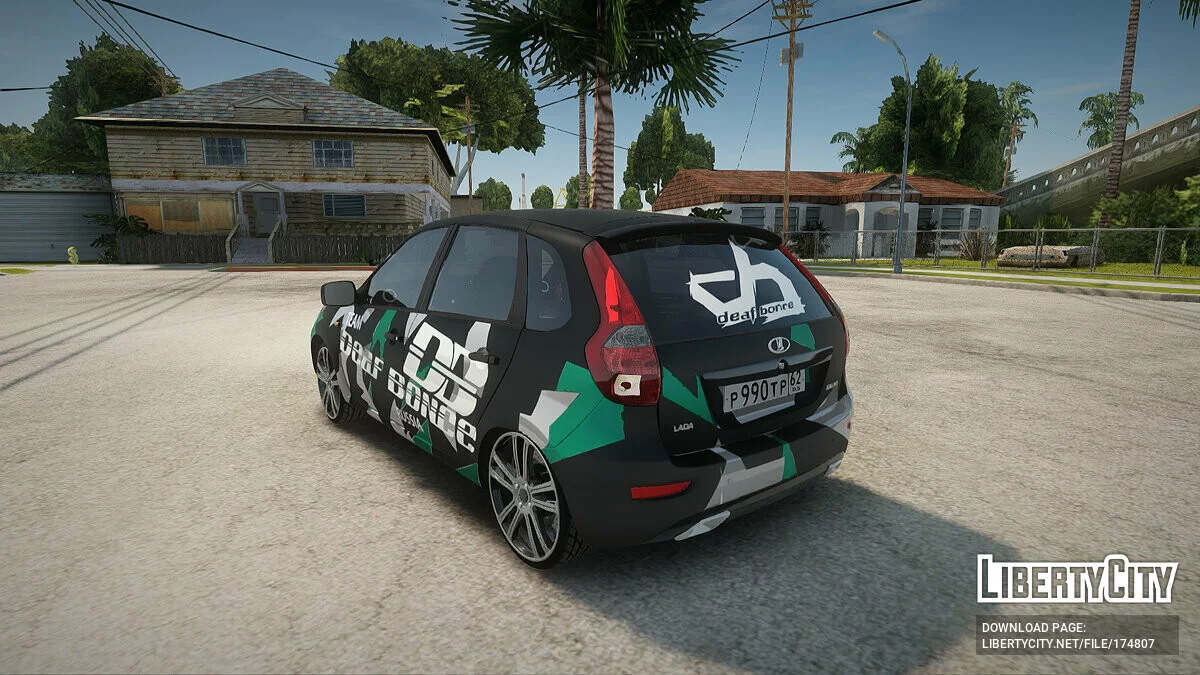Open the libertycity.net/file/174807 download link
The image size is (1200, 675).
(1068, 644)
